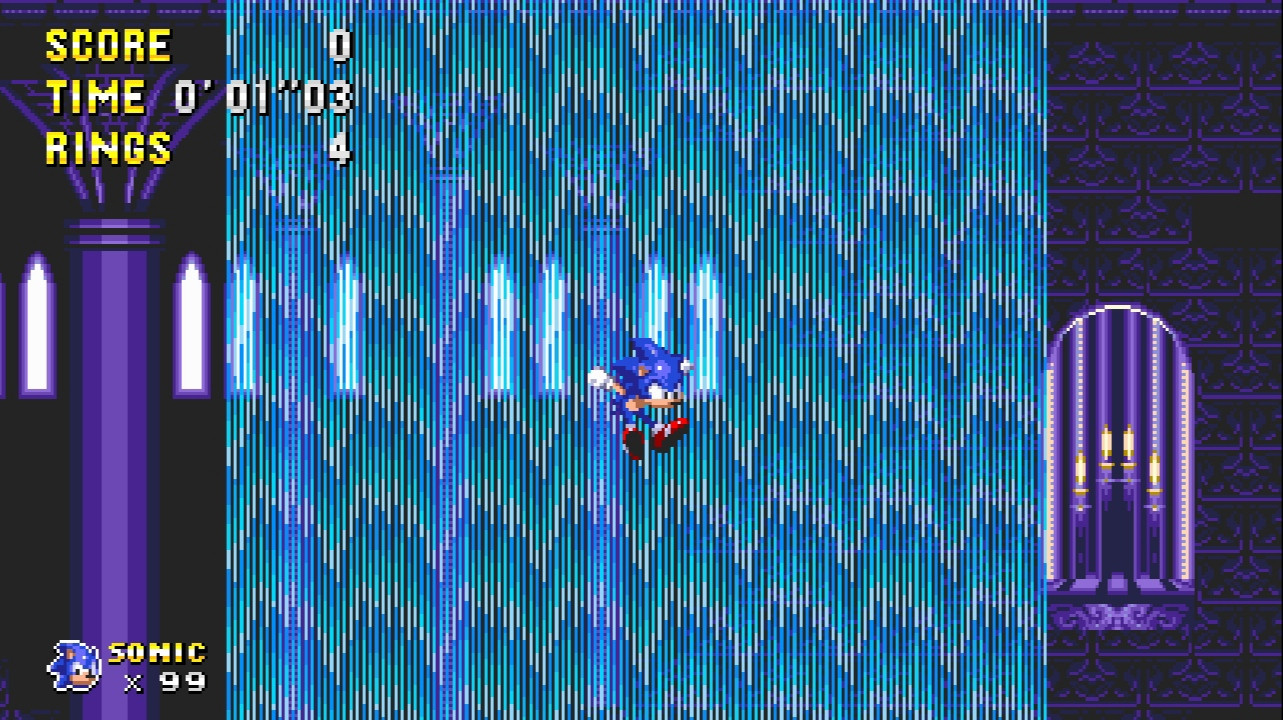Screen dimensions: 1283x720
Task: Select the ring count showing 4
Action: (337, 150)
